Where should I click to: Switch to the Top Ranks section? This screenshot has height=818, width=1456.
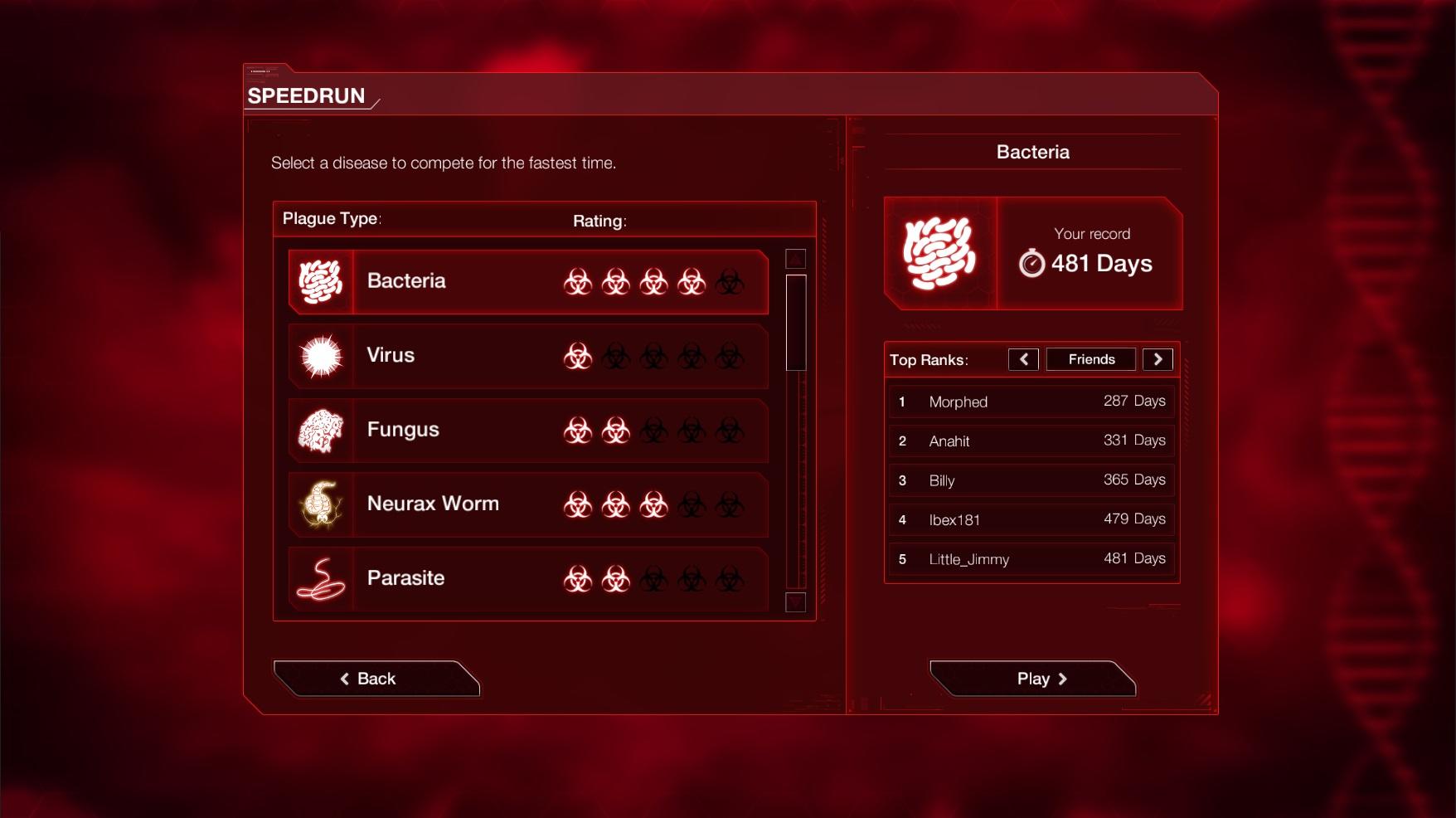[x=928, y=359]
